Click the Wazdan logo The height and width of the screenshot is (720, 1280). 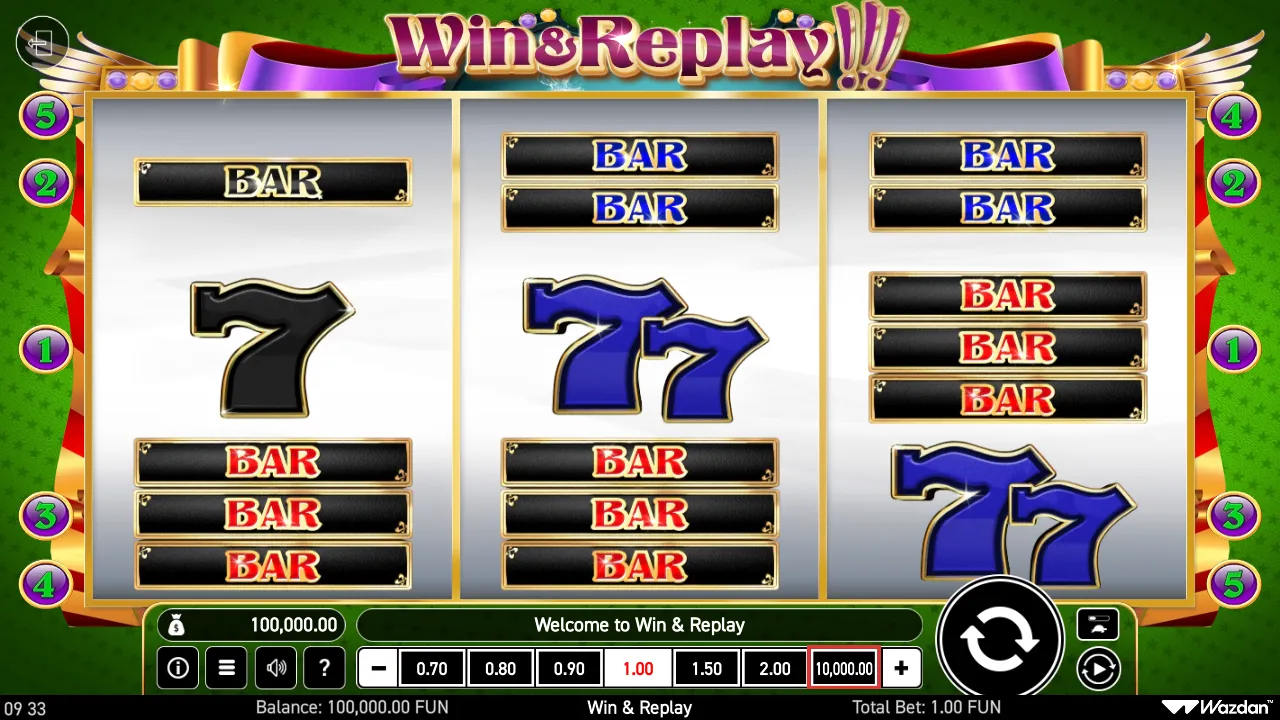(x=1213, y=707)
